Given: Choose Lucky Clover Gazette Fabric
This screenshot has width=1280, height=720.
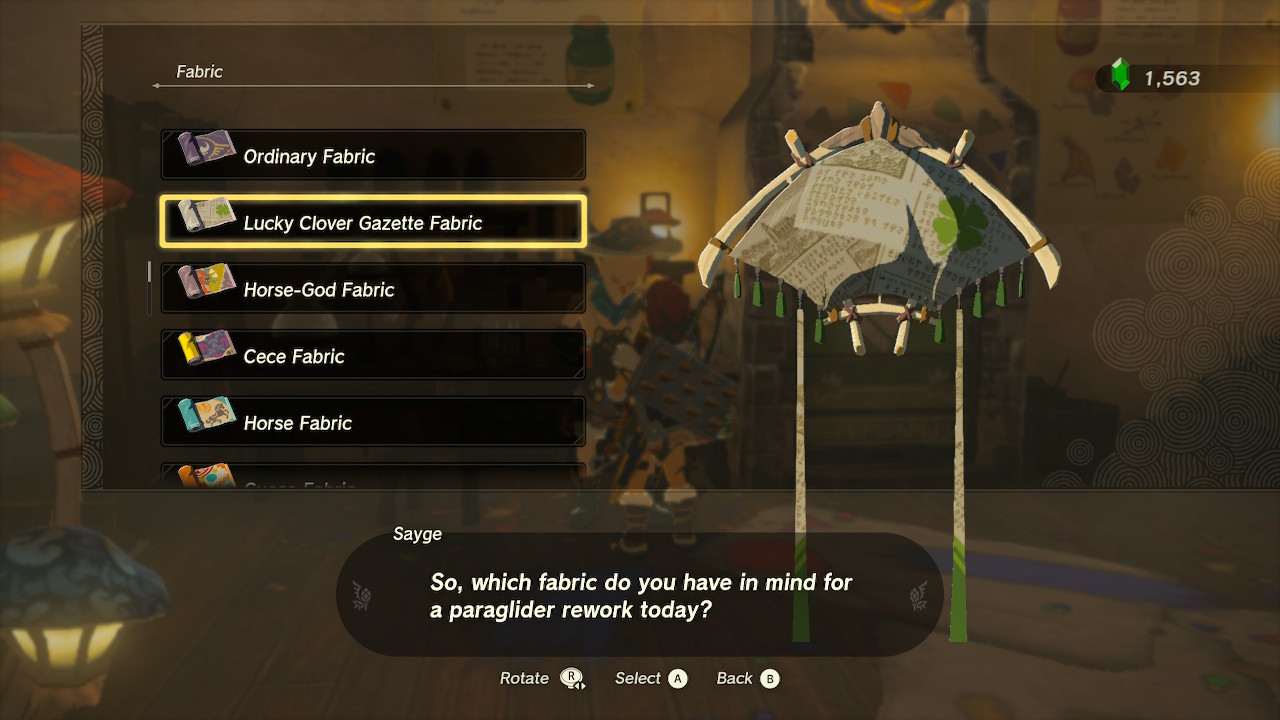Looking at the screenshot, I should (x=373, y=221).
